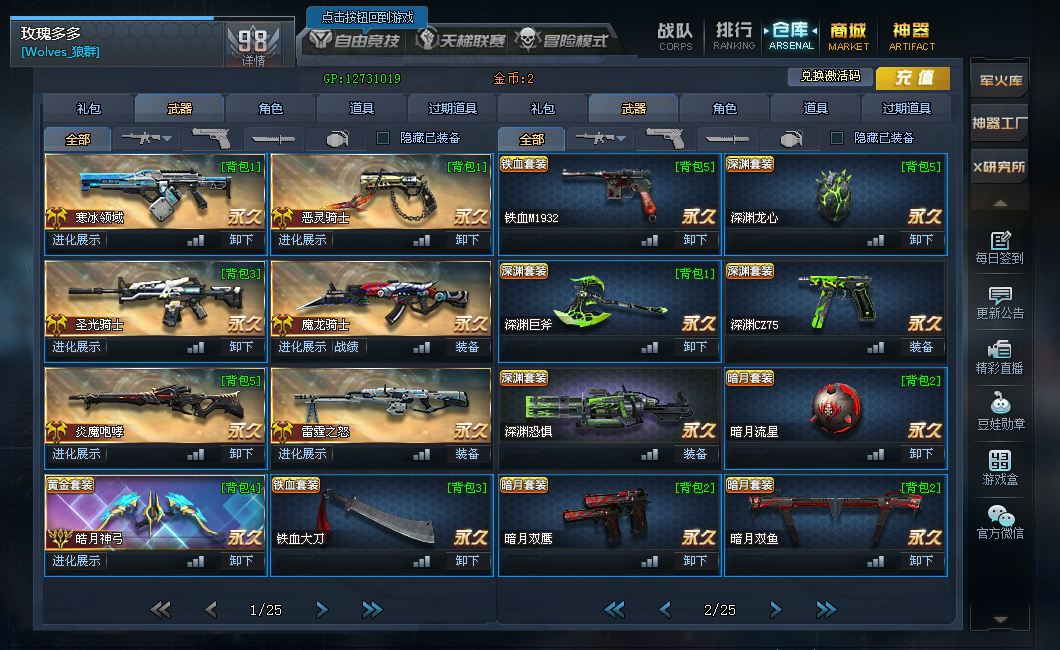1060x650 pixels.
Task: Open the 神器 Artifact page
Action: [x=911, y=36]
